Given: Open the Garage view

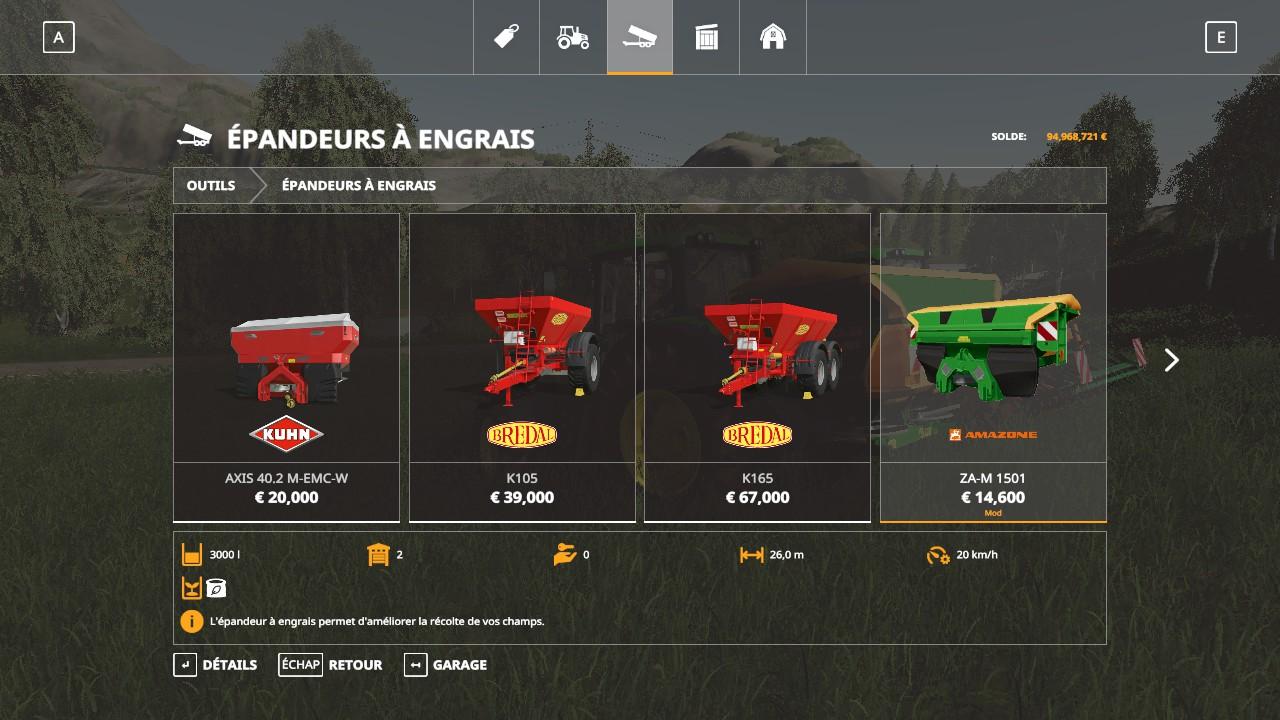Looking at the screenshot, I should (446, 665).
